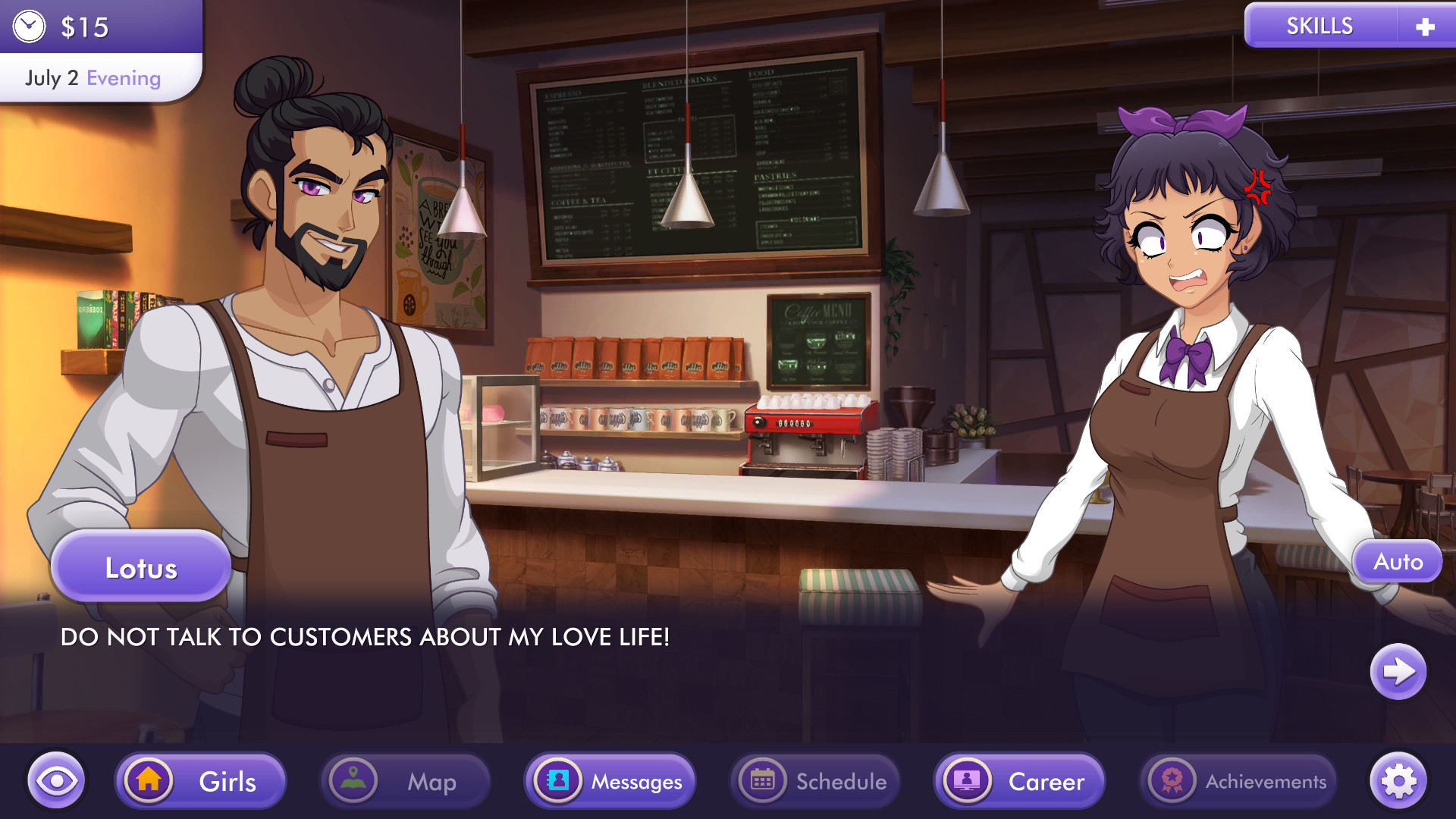This screenshot has width=1456, height=819.
Task: Click the house icon on the Girls button
Action: (151, 780)
